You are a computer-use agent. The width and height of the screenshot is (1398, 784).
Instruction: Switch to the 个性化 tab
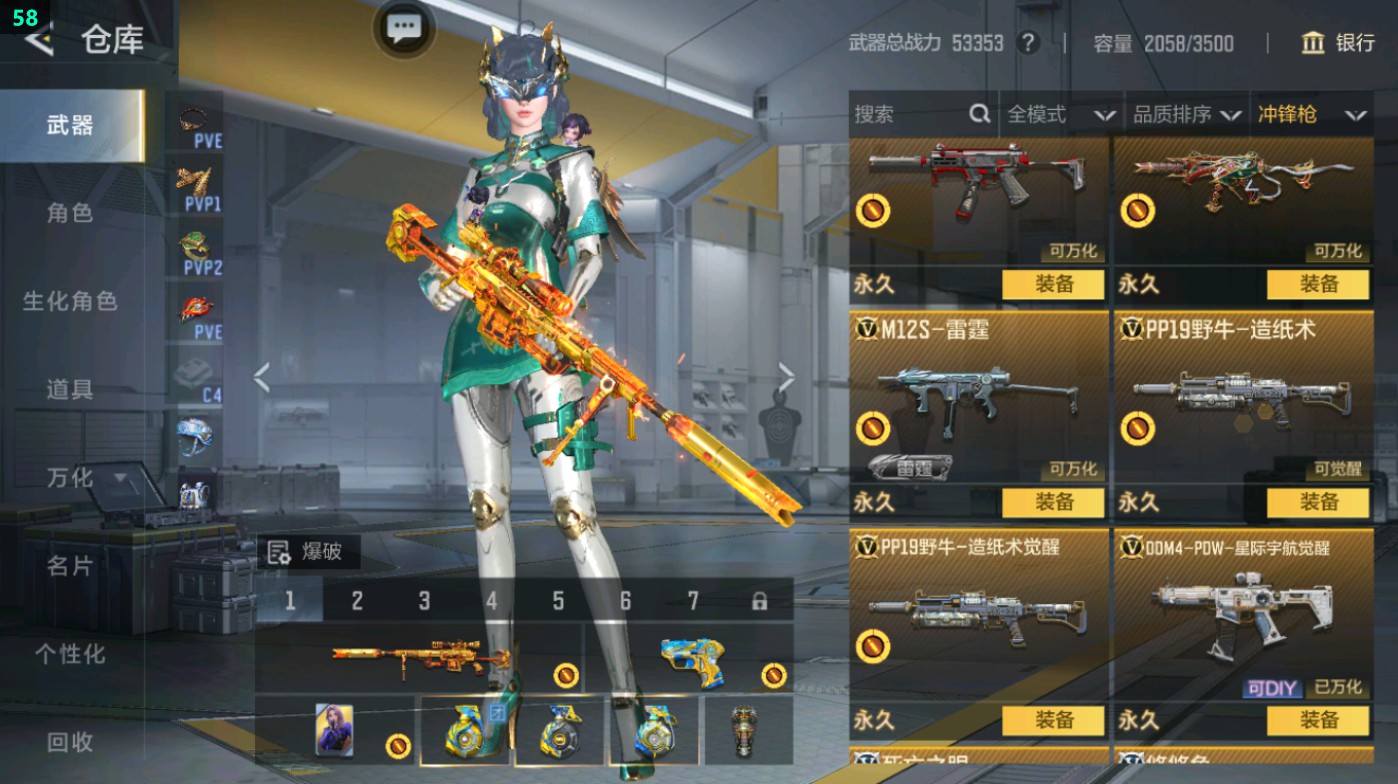(x=70, y=653)
